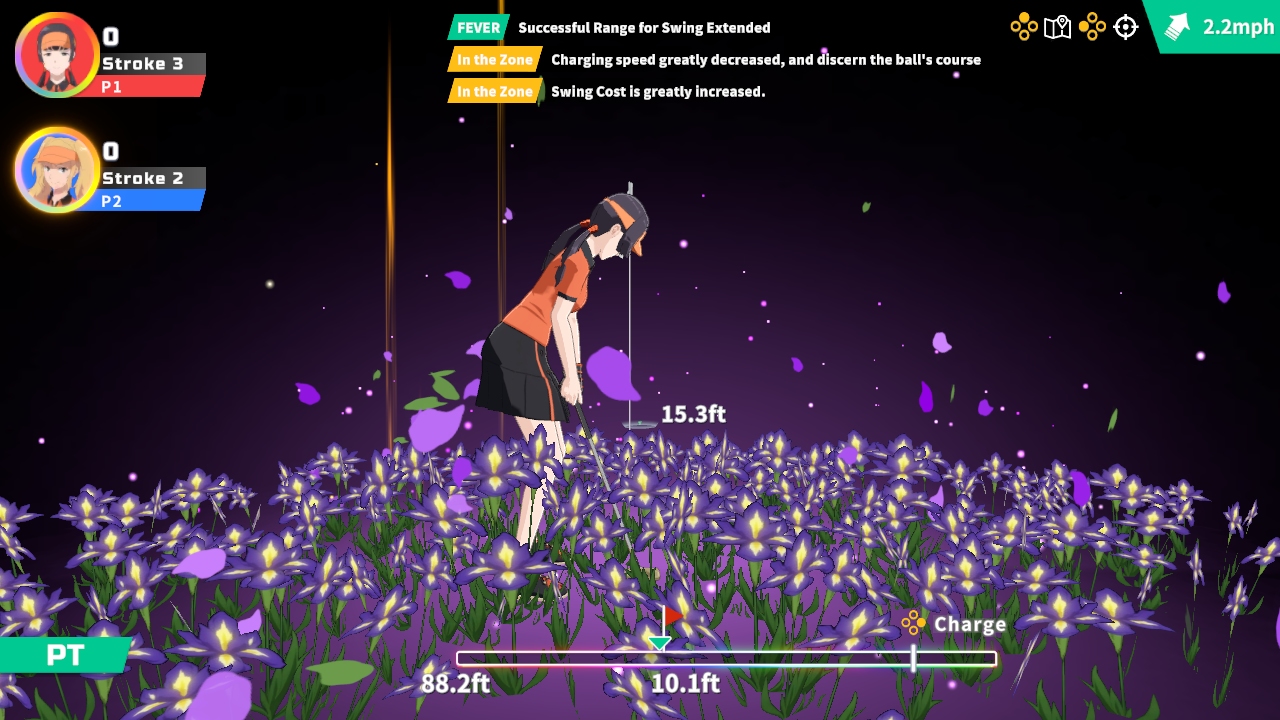Expand the red flag pin on meter

tap(672, 617)
